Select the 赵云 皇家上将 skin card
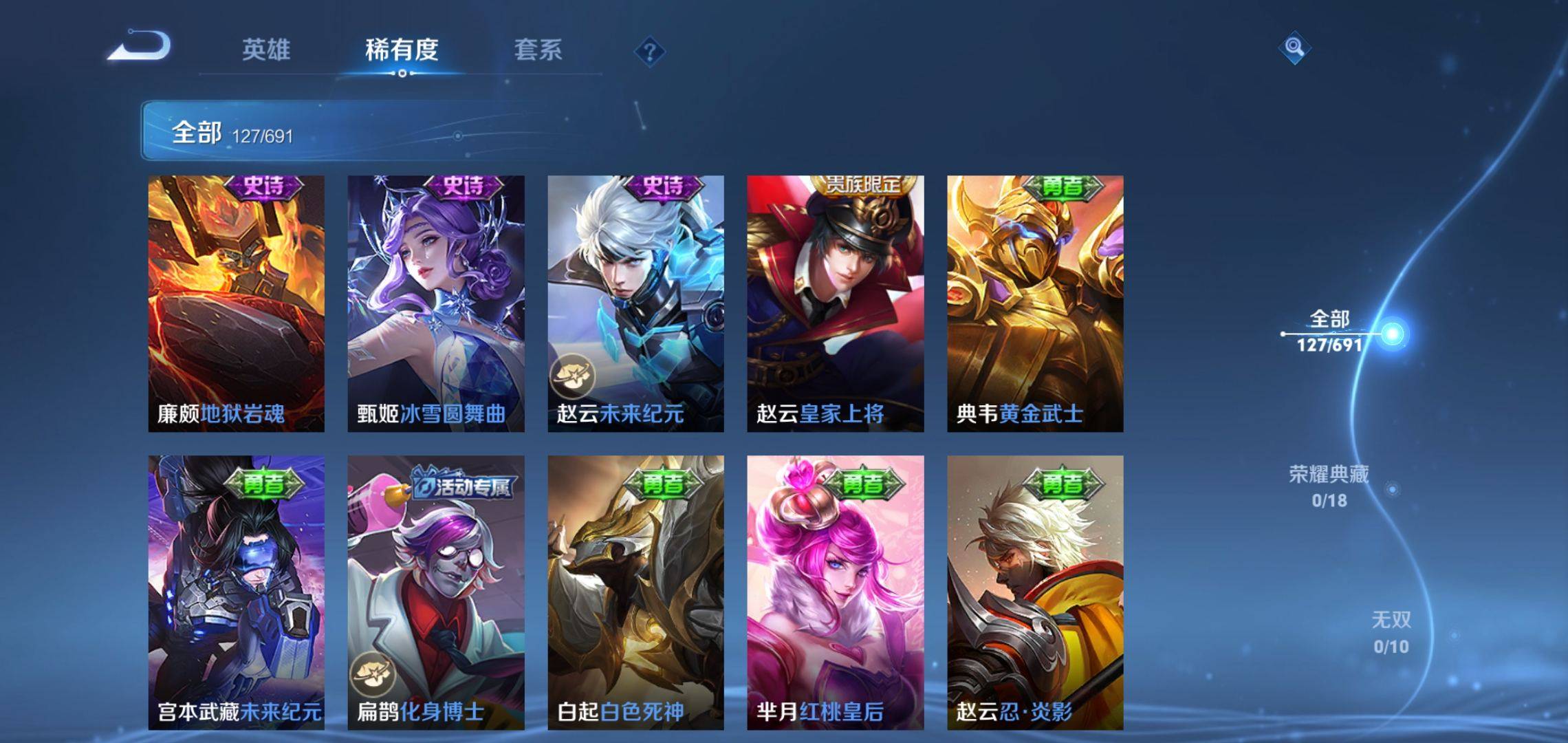The height and width of the screenshot is (743, 1568). coord(836,303)
